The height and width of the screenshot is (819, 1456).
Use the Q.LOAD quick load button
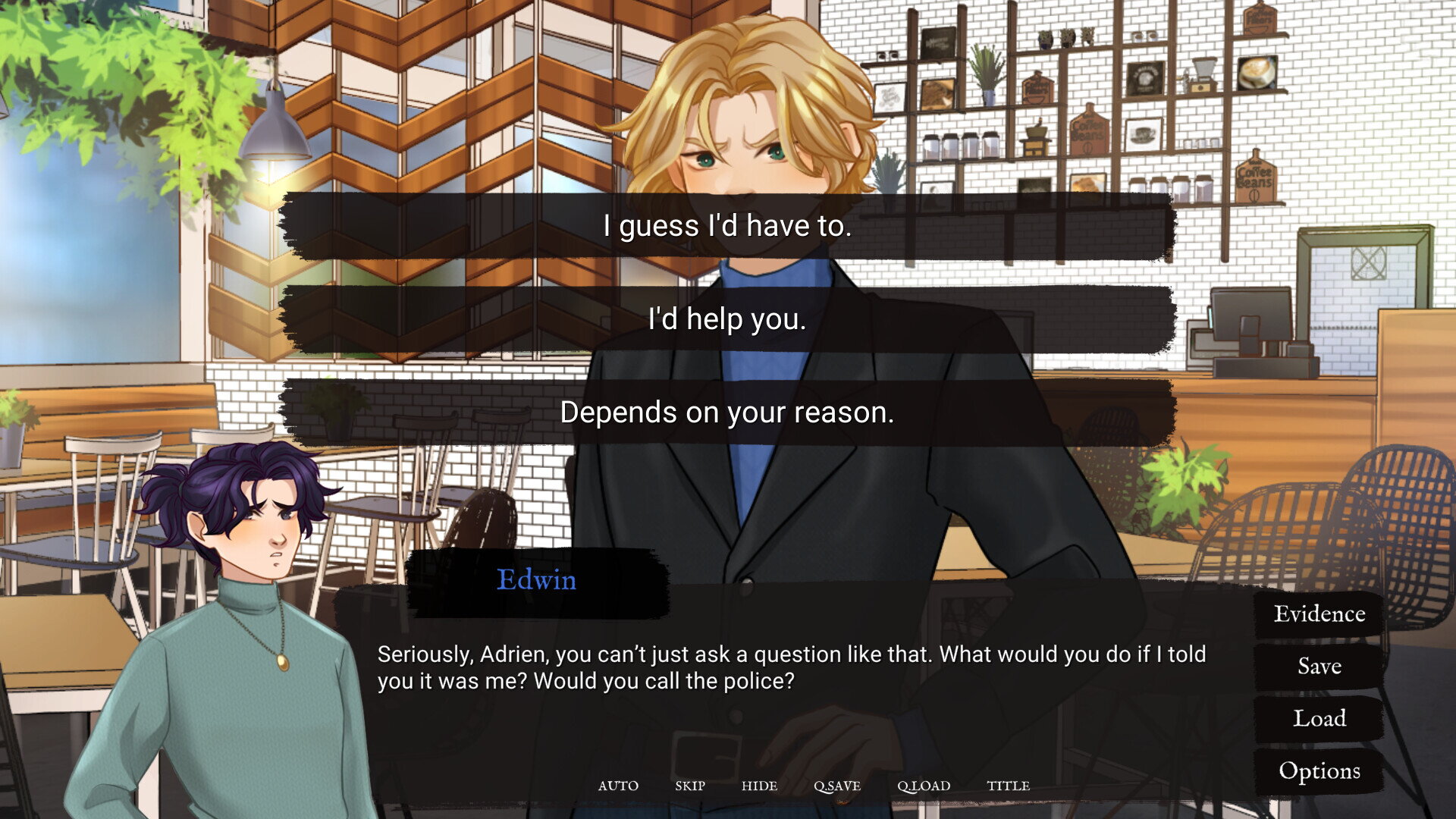[x=924, y=786]
